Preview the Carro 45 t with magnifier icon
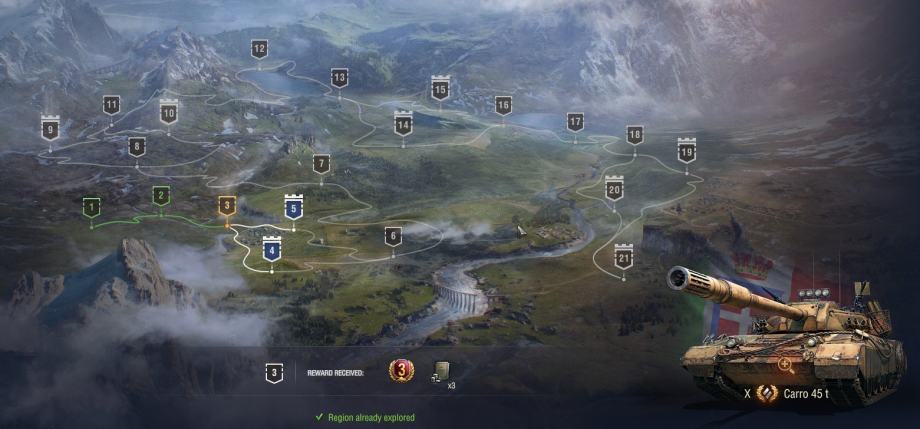This screenshot has height=429, width=920. [786, 365]
